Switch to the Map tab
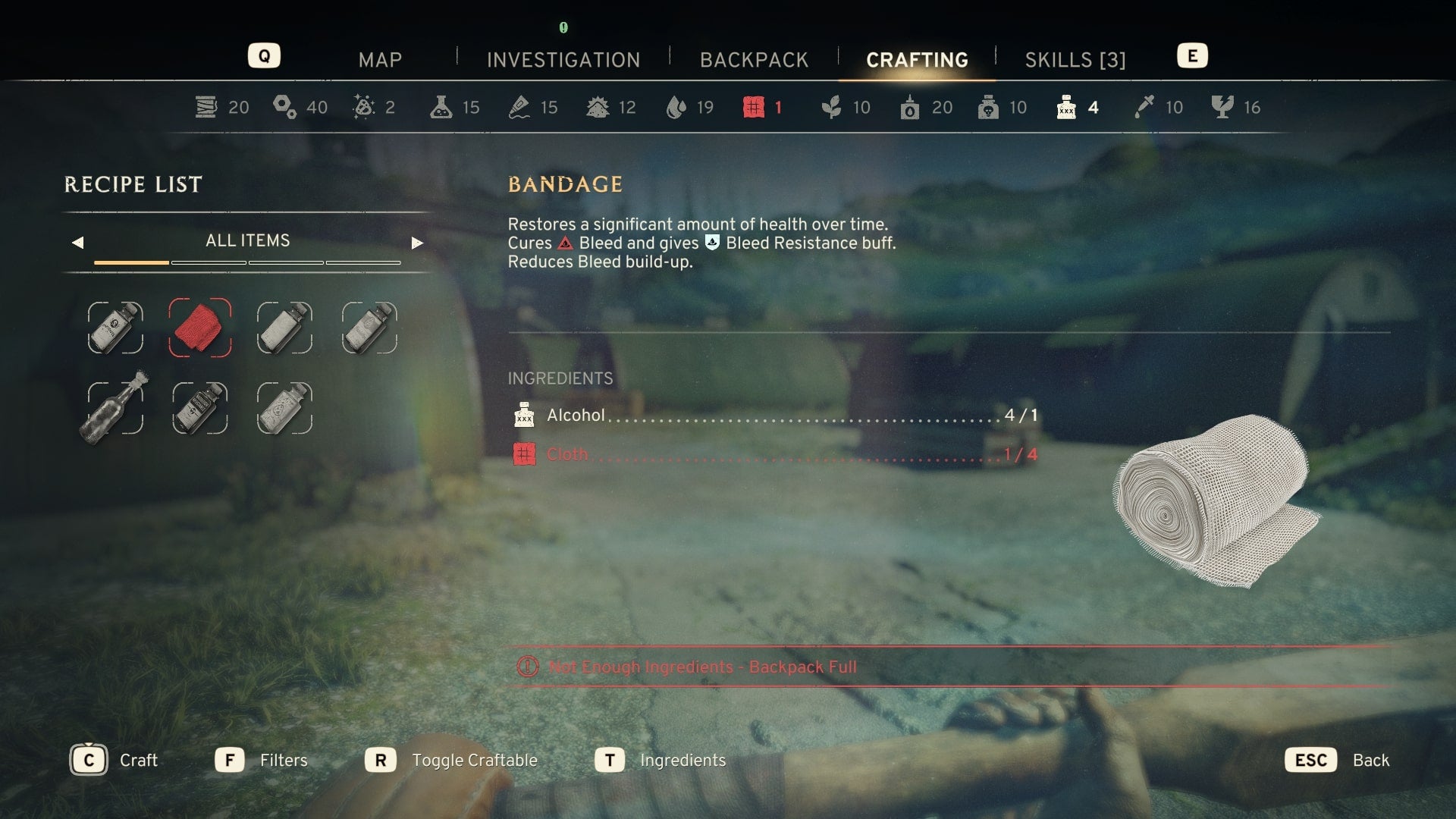 click(x=380, y=60)
